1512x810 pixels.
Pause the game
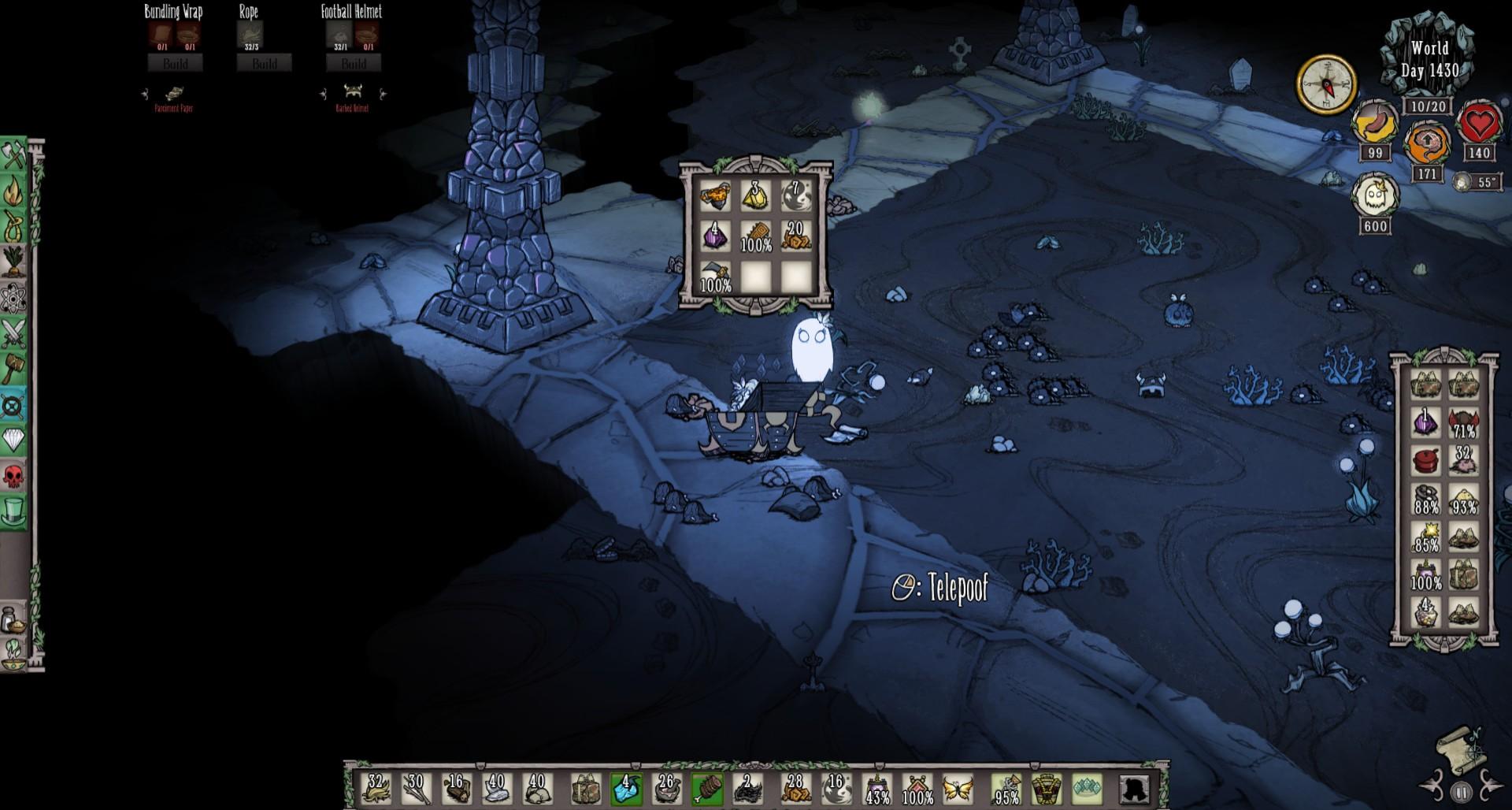tap(1462, 791)
